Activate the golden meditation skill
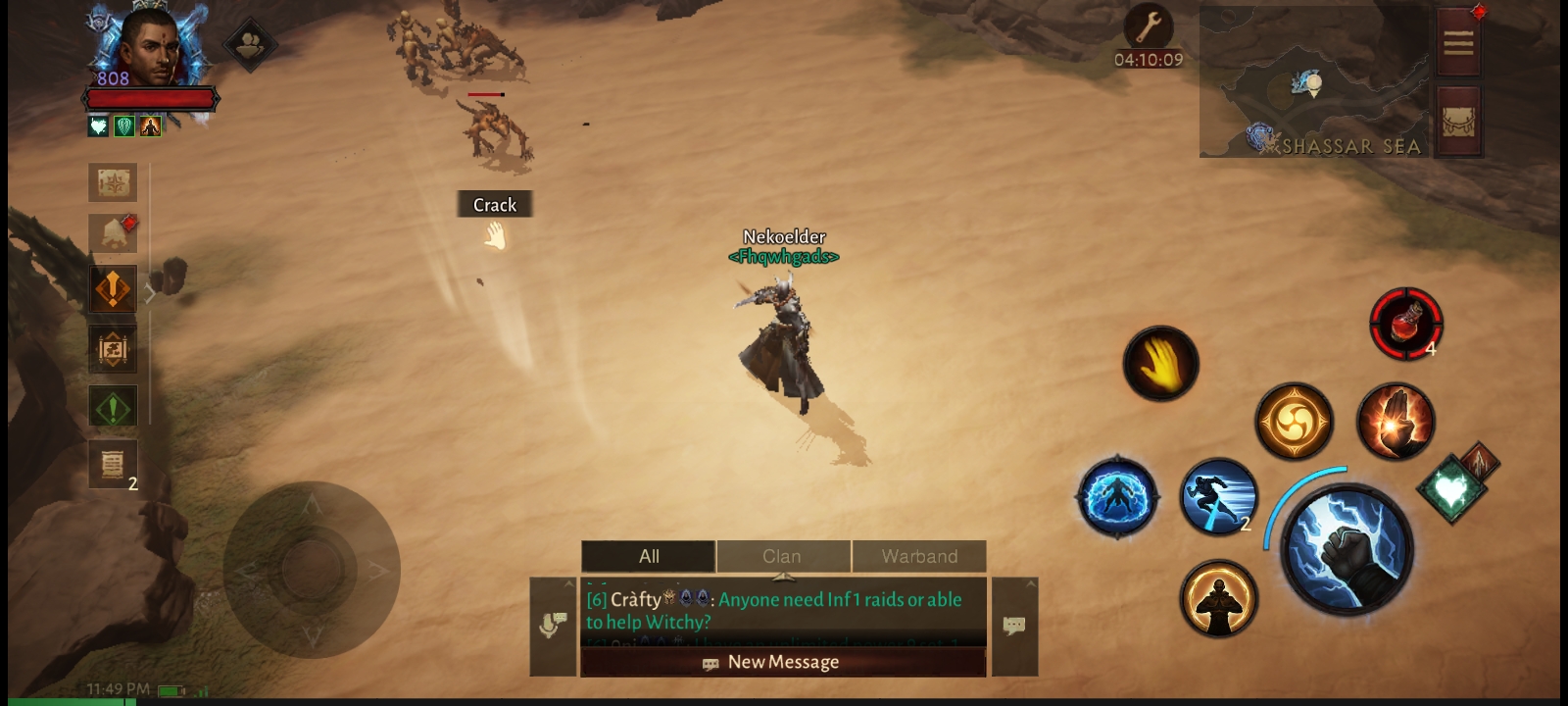 click(x=1218, y=598)
